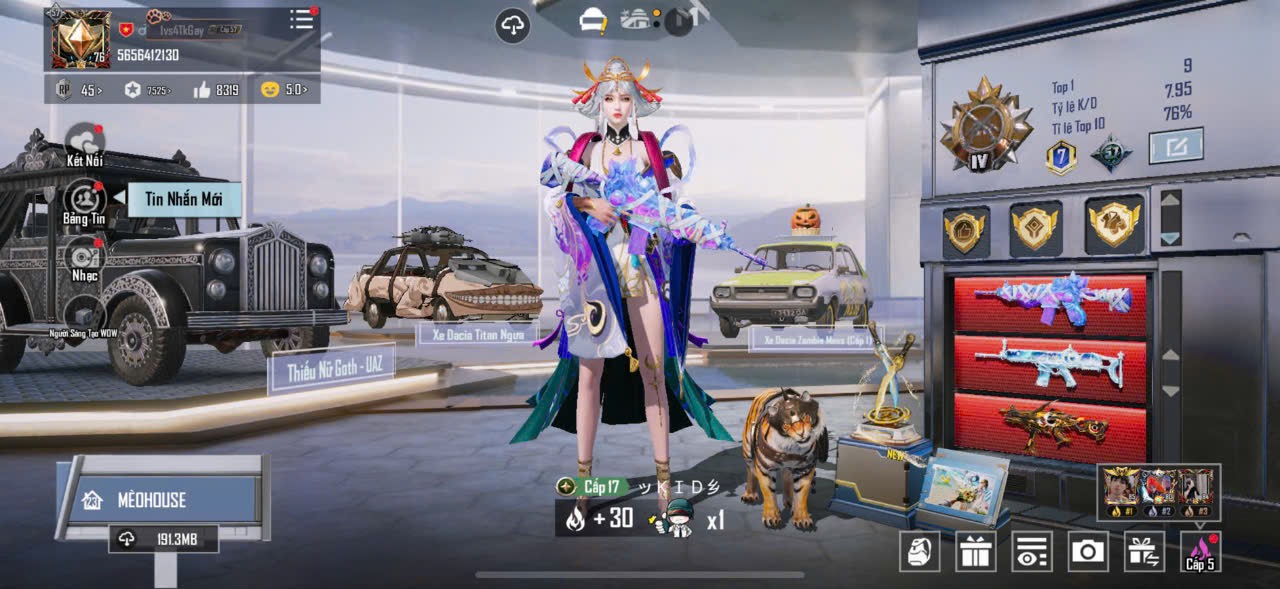Download the 191.3MB resource pack

[x=164, y=539]
